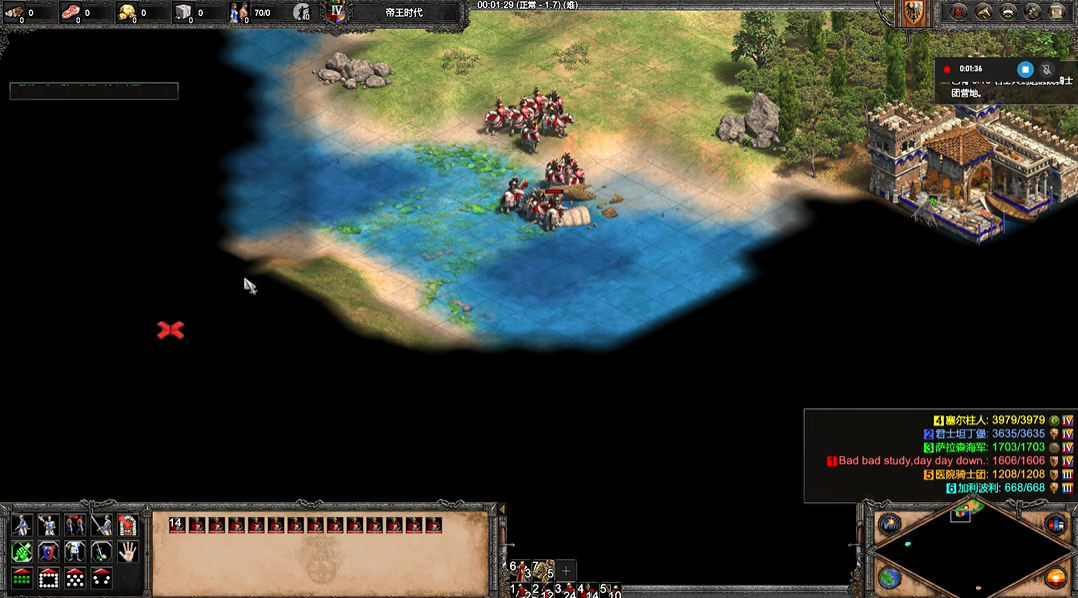Select the box formation icon
Viewport: 1078px width, 598px height.
click(x=48, y=577)
